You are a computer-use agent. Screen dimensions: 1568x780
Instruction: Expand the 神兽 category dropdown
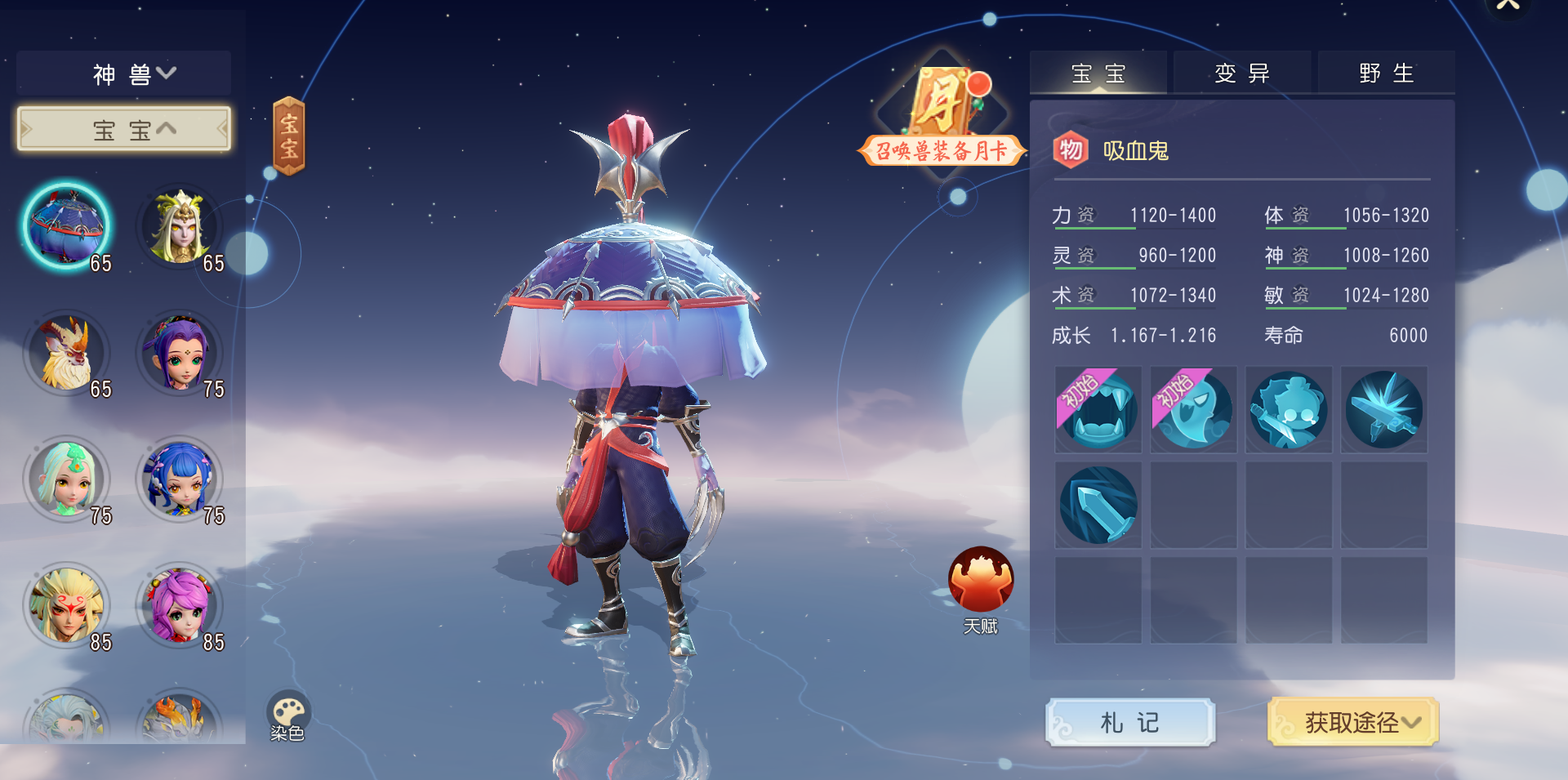(124, 74)
